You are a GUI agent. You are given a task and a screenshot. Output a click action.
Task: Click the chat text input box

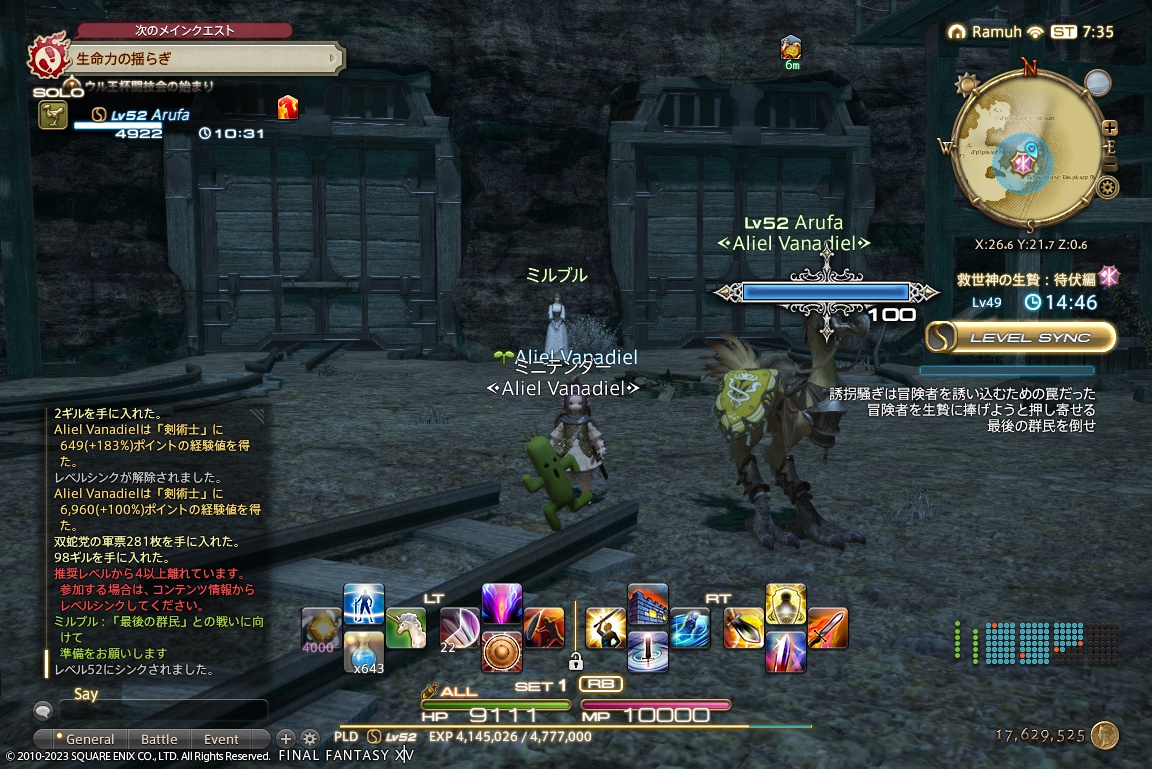coord(162,711)
